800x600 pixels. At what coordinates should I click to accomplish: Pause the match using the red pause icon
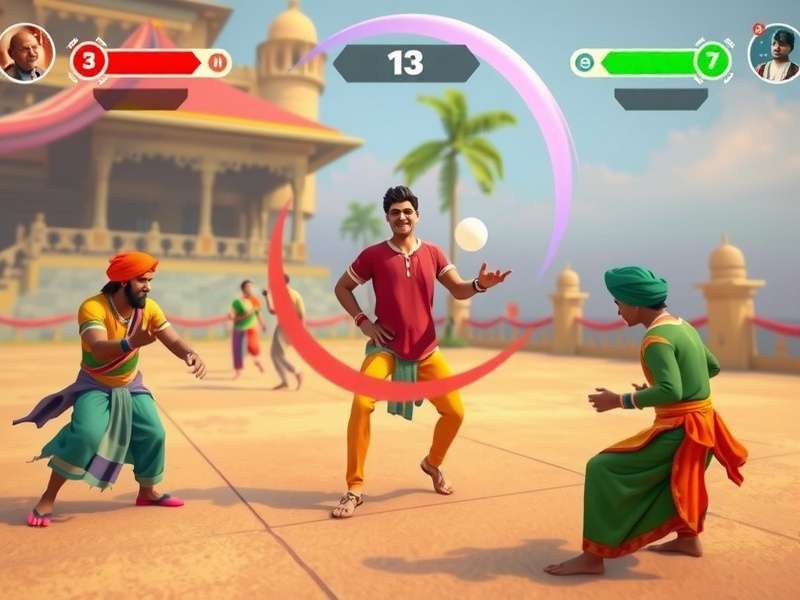click(217, 62)
